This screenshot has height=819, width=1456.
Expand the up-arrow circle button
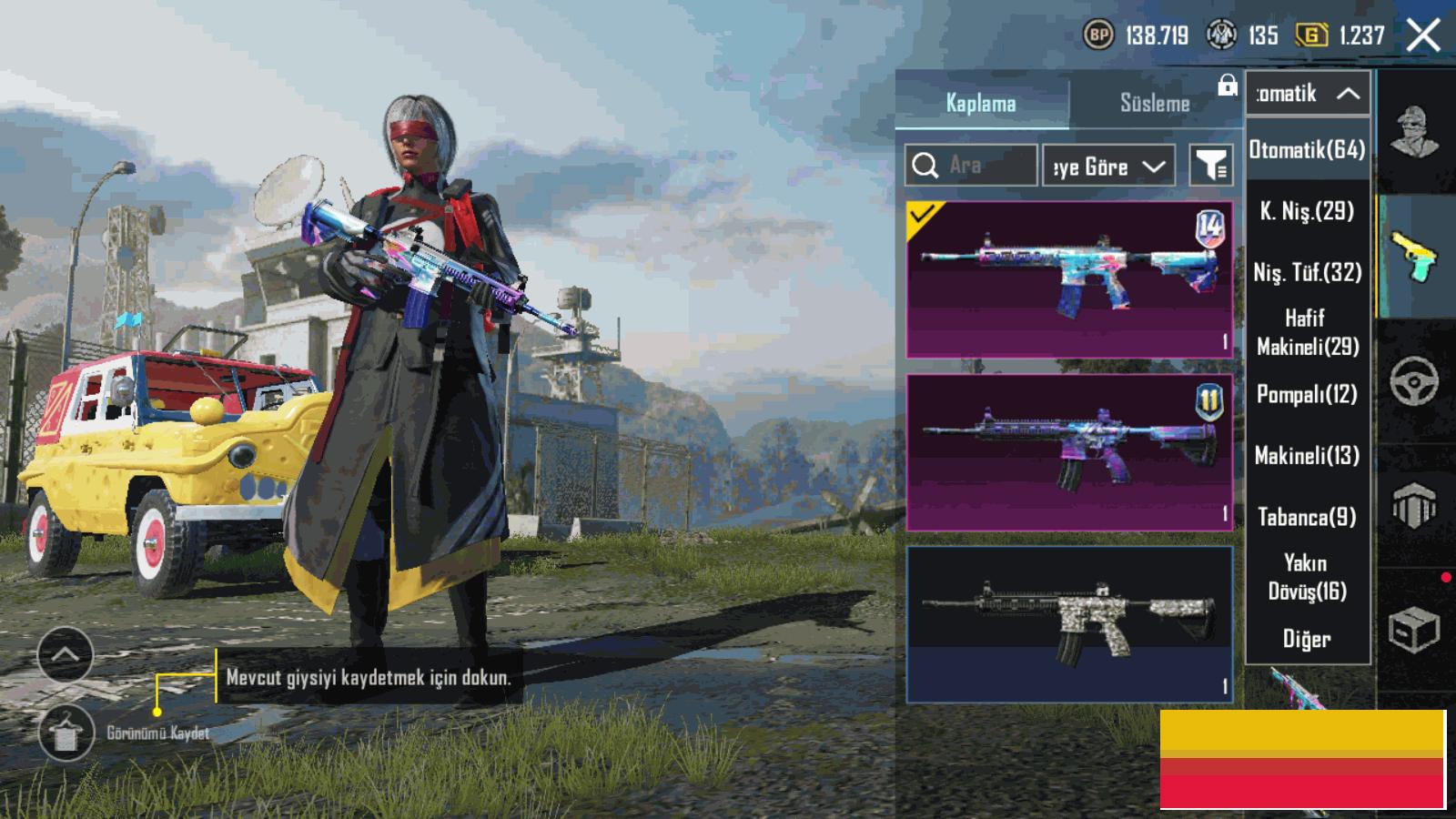tap(66, 654)
